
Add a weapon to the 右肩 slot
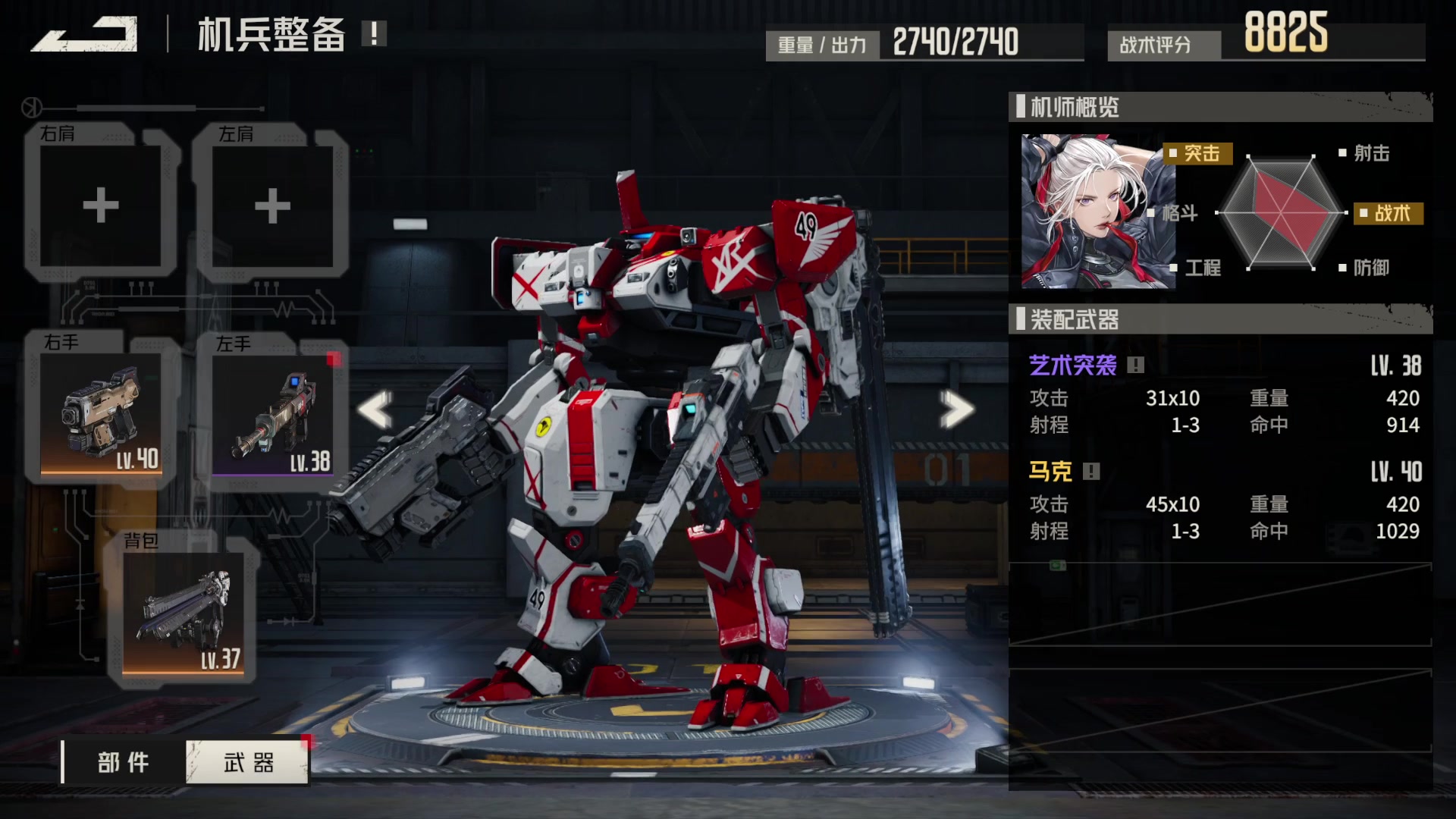point(101,205)
